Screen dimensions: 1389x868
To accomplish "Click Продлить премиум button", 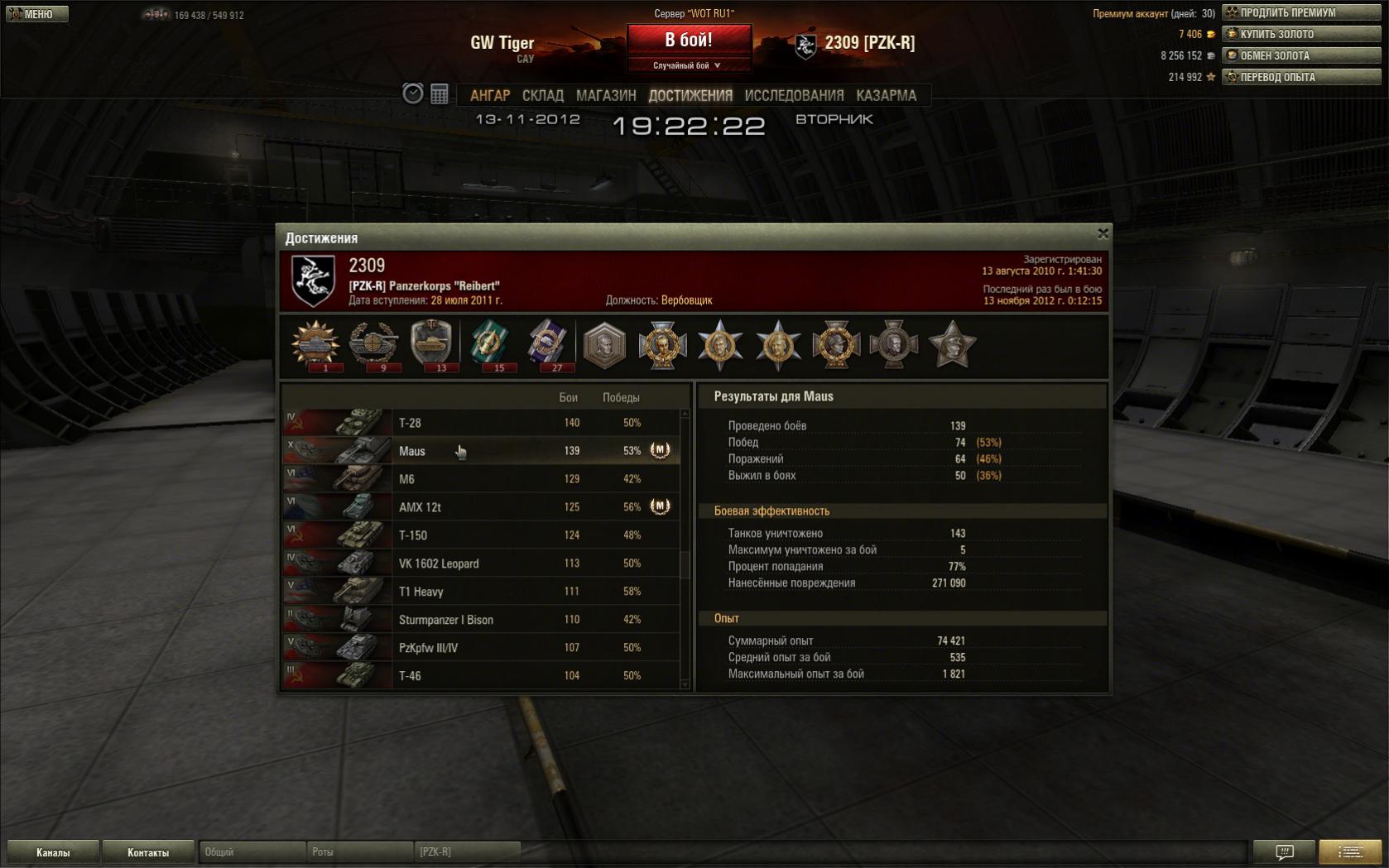I will pyautogui.click(x=1301, y=12).
